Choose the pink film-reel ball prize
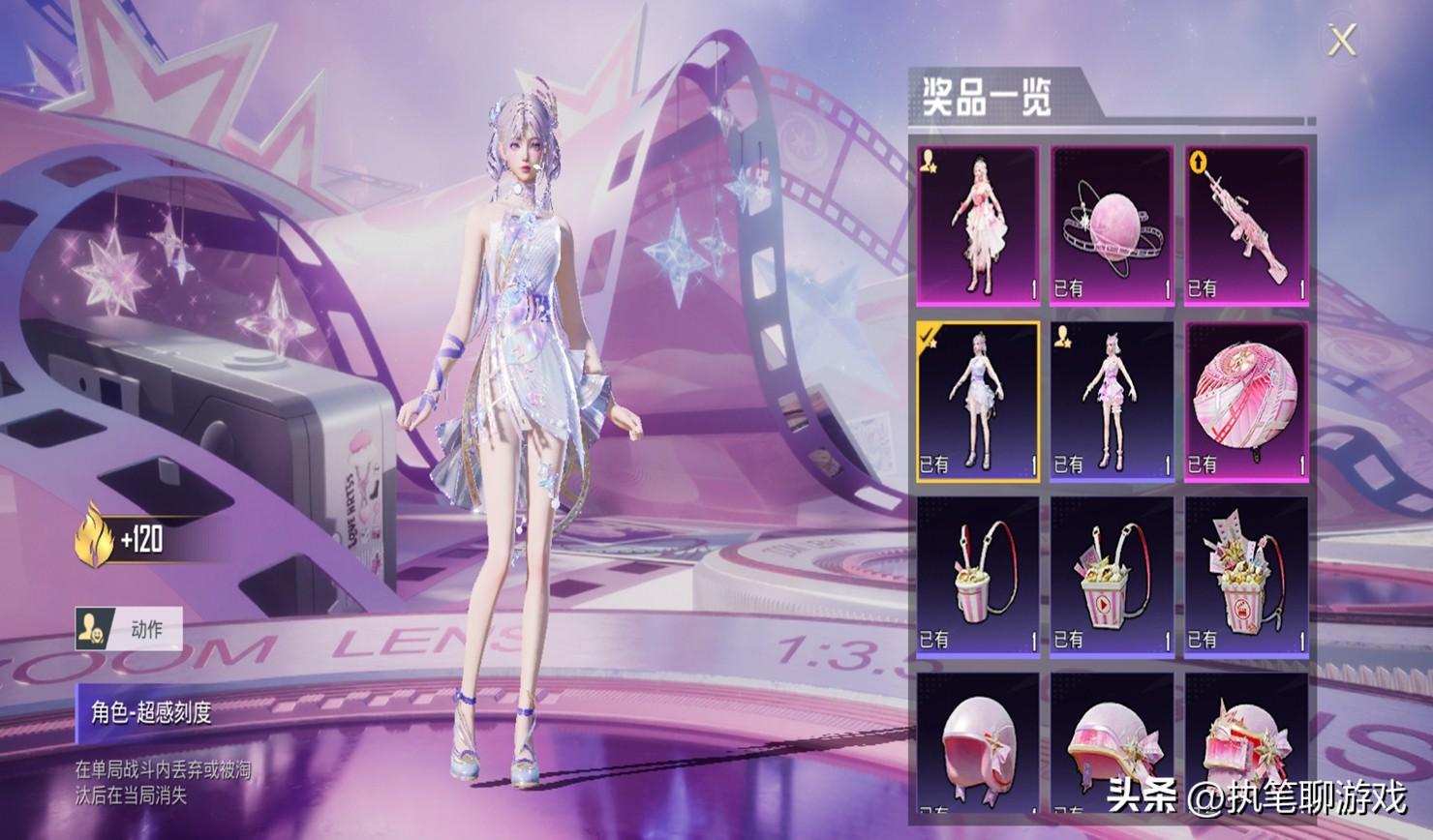 pos(1246,402)
